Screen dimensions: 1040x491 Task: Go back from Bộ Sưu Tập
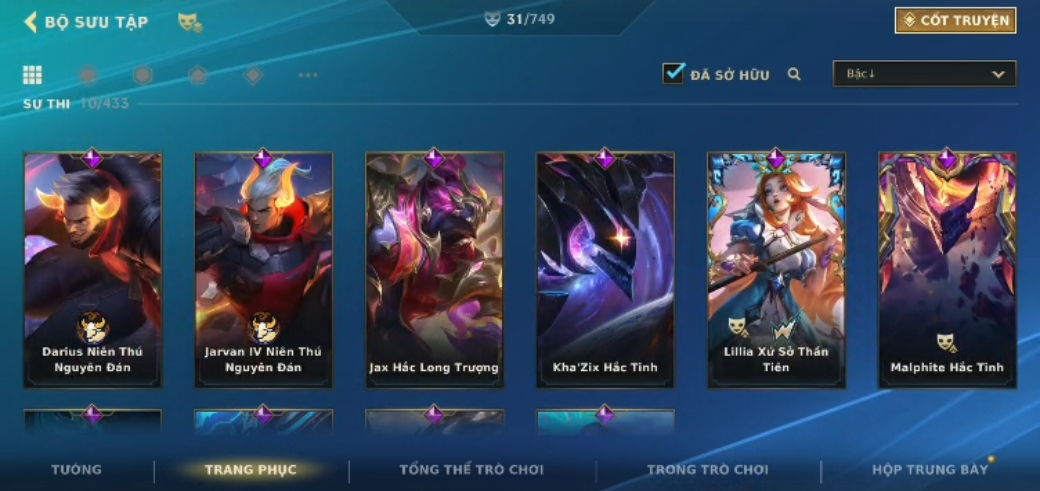[30, 21]
